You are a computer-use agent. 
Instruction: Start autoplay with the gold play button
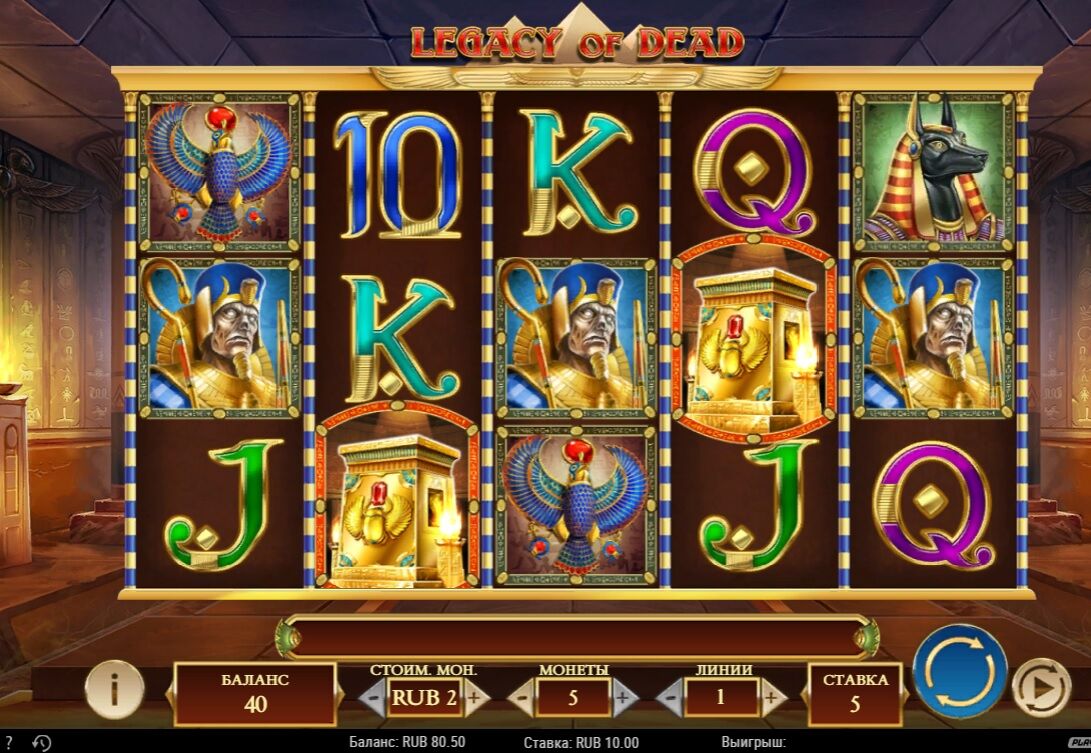pyautogui.click(x=1041, y=688)
